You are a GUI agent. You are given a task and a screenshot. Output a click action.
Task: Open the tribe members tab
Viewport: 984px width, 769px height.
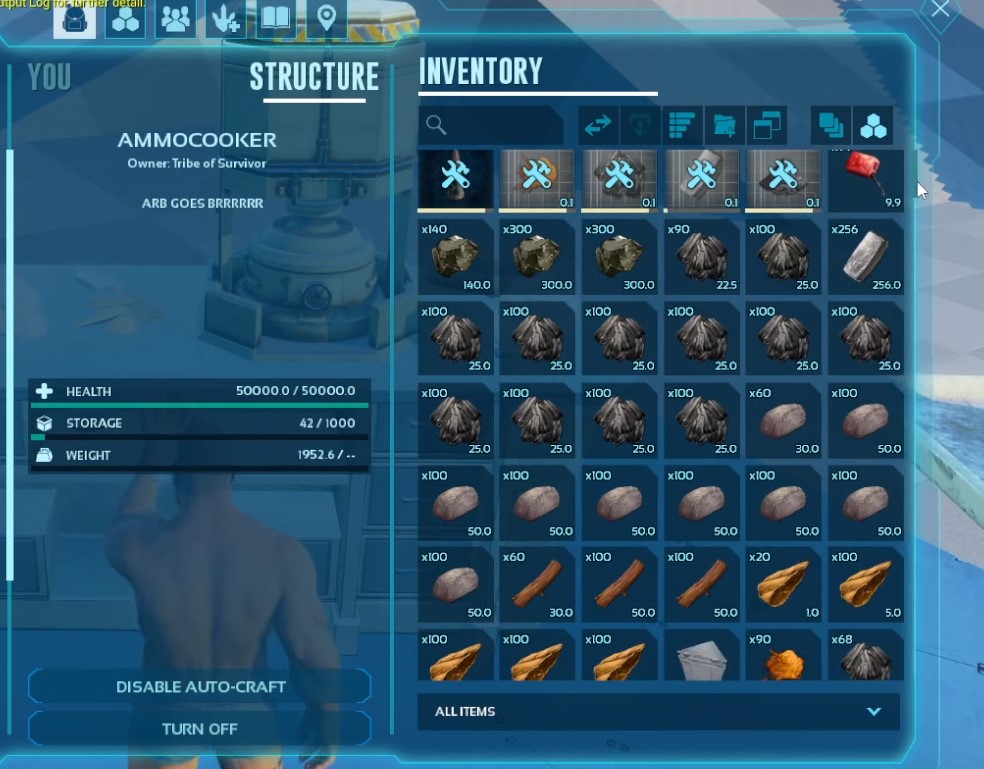[x=176, y=20]
